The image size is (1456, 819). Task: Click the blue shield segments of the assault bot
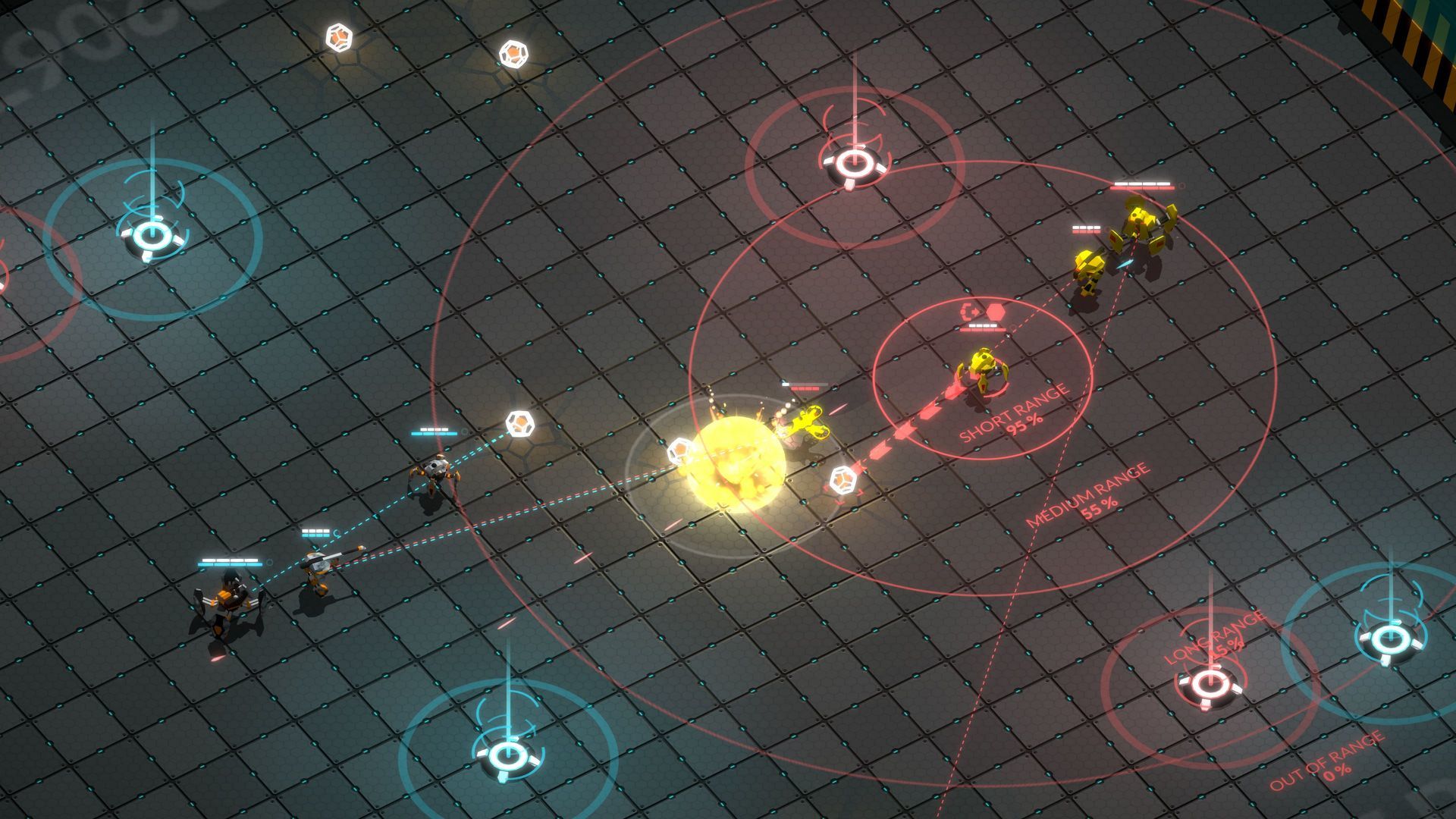[230, 564]
